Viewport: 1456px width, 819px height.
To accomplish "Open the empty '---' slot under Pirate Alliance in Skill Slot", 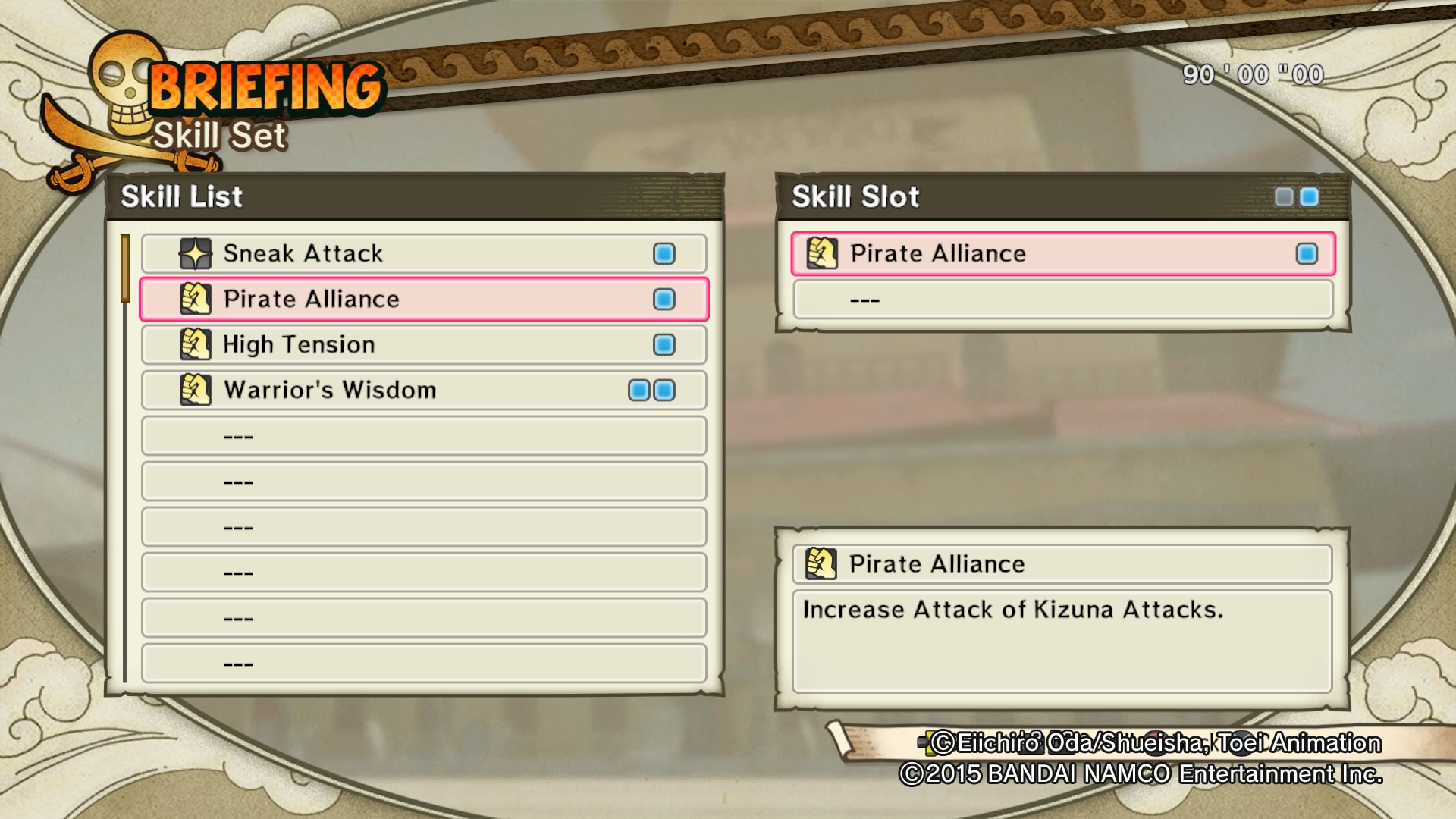I will 1062,299.
